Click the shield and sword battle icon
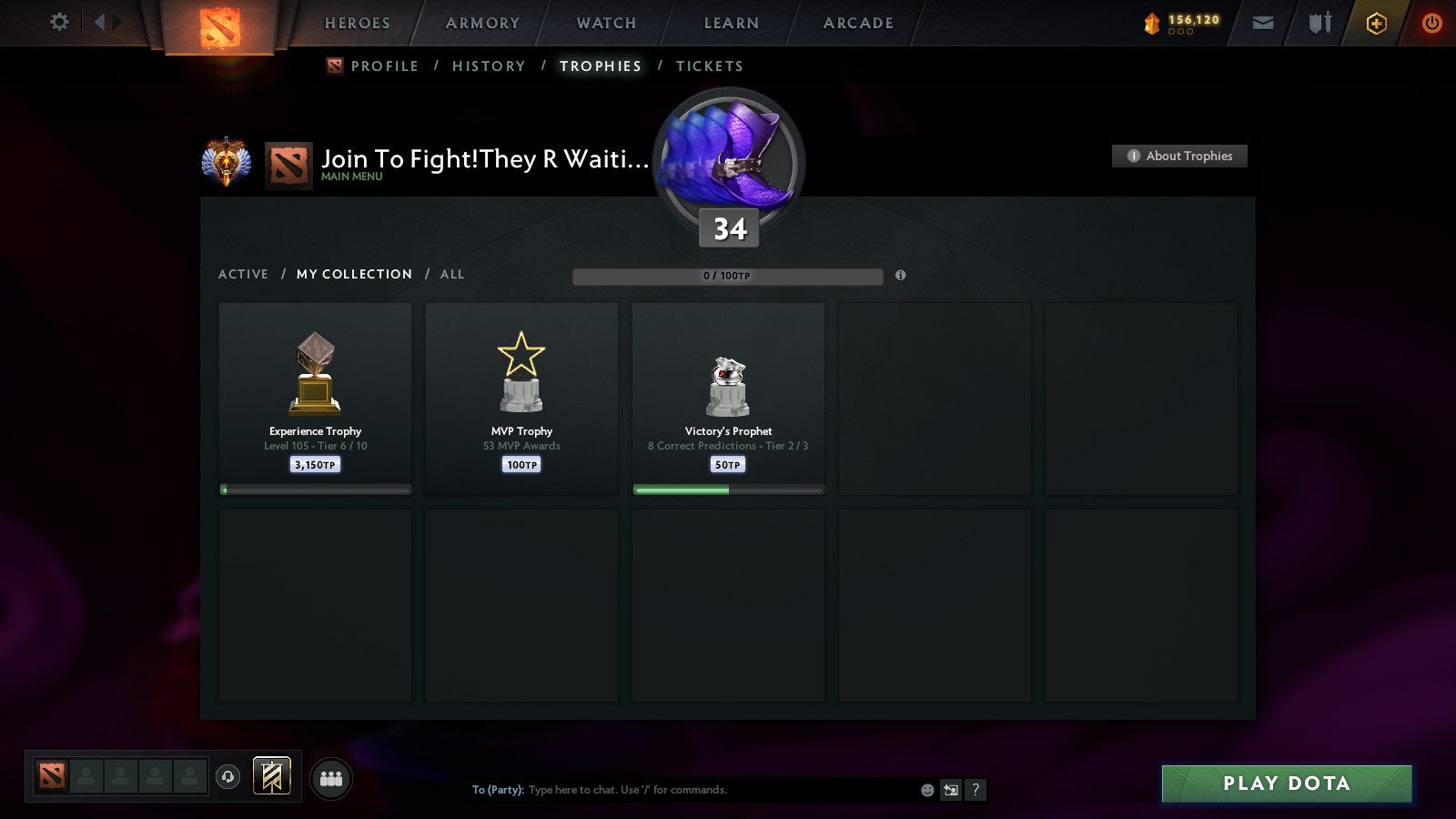 click(x=1317, y=23)
